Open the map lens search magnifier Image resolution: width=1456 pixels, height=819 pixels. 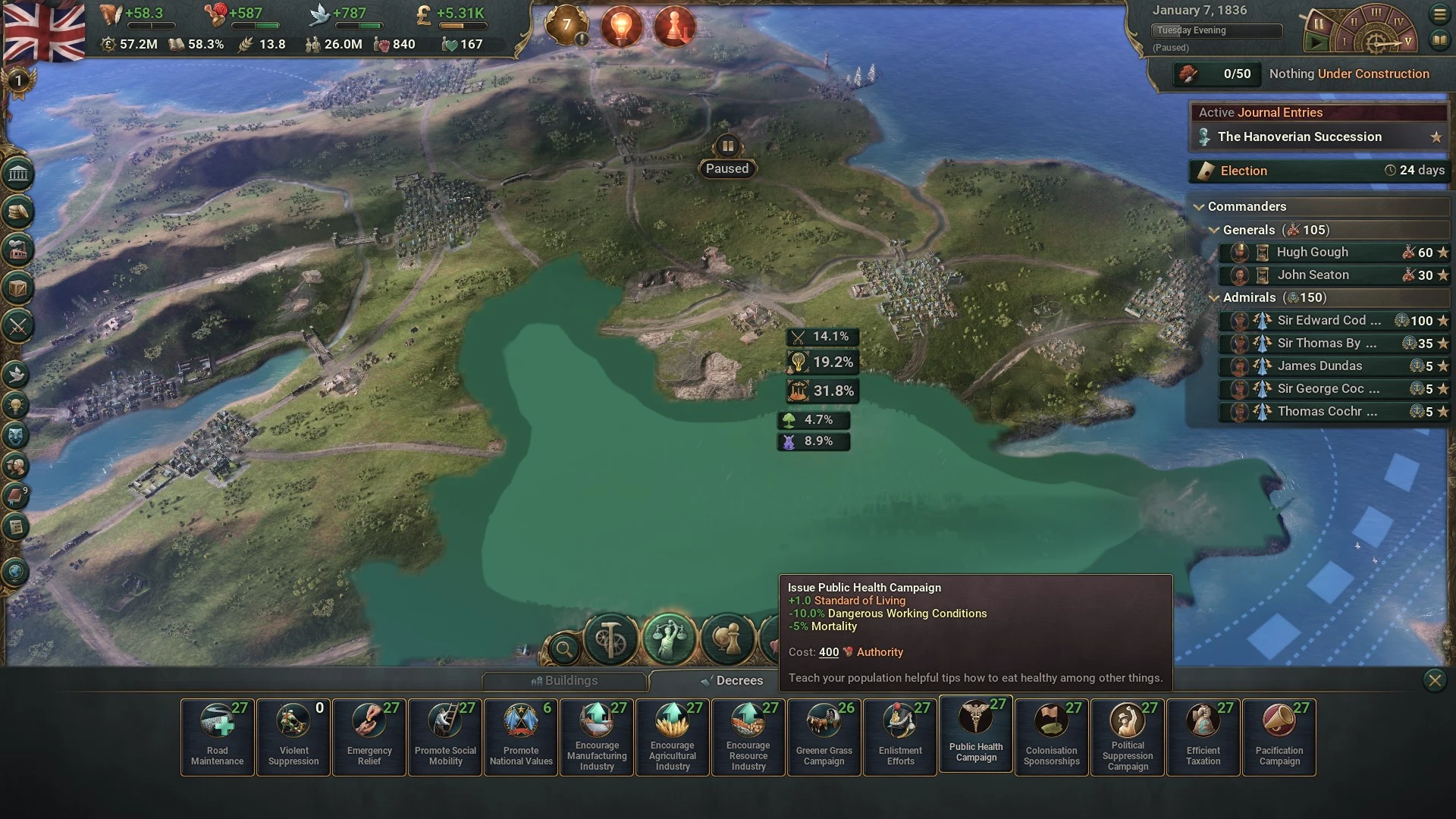point(563,650)
